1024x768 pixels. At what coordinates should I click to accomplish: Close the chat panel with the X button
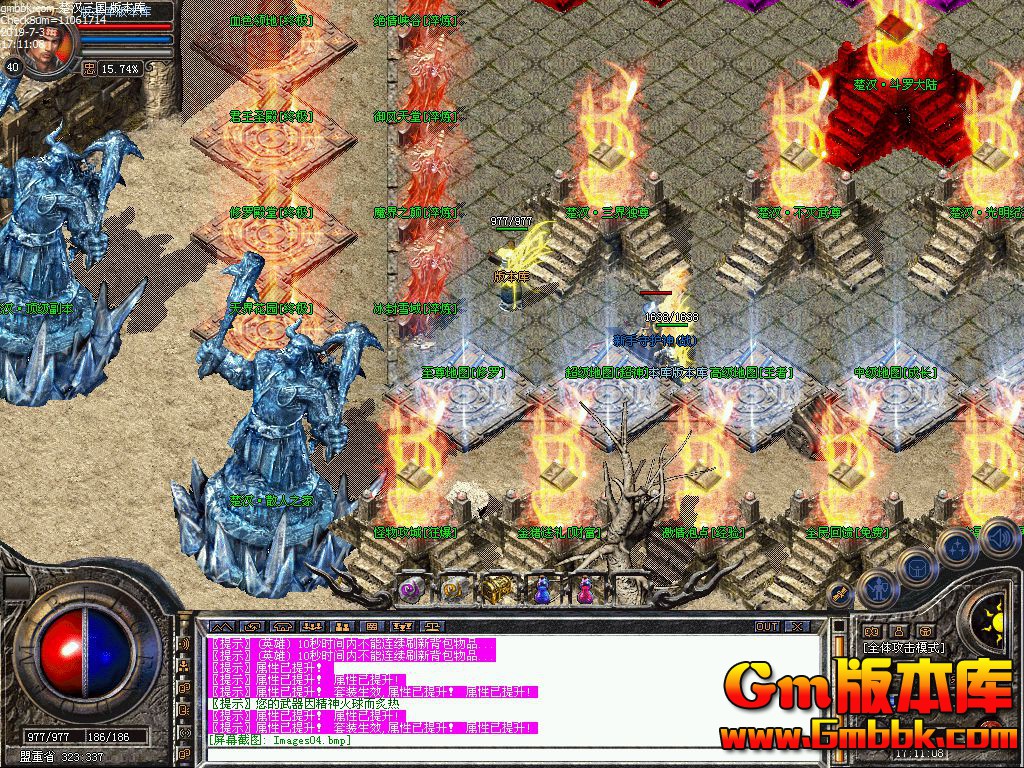click(796, 627)
